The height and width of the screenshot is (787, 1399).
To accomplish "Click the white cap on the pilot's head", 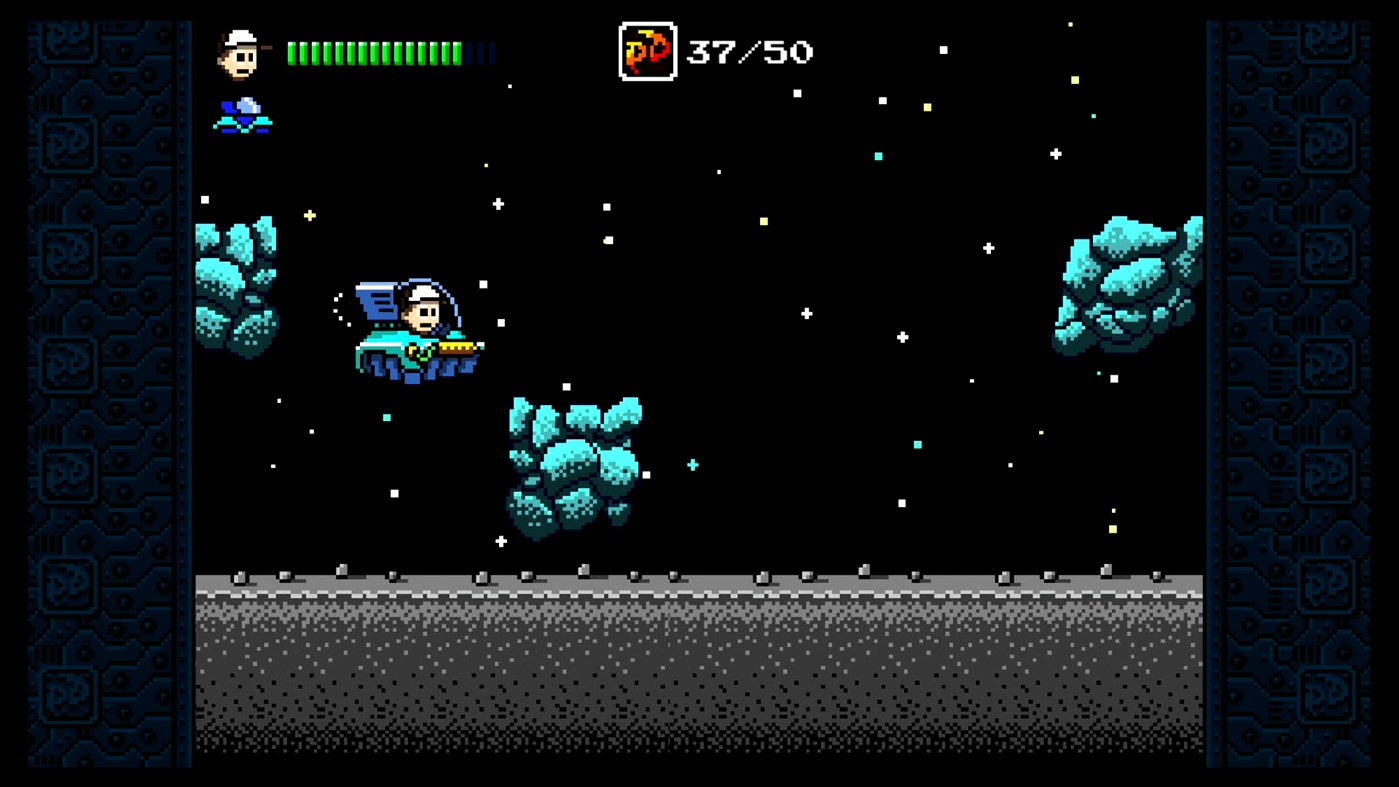I will pyautogui.click(x=423, y=294).
